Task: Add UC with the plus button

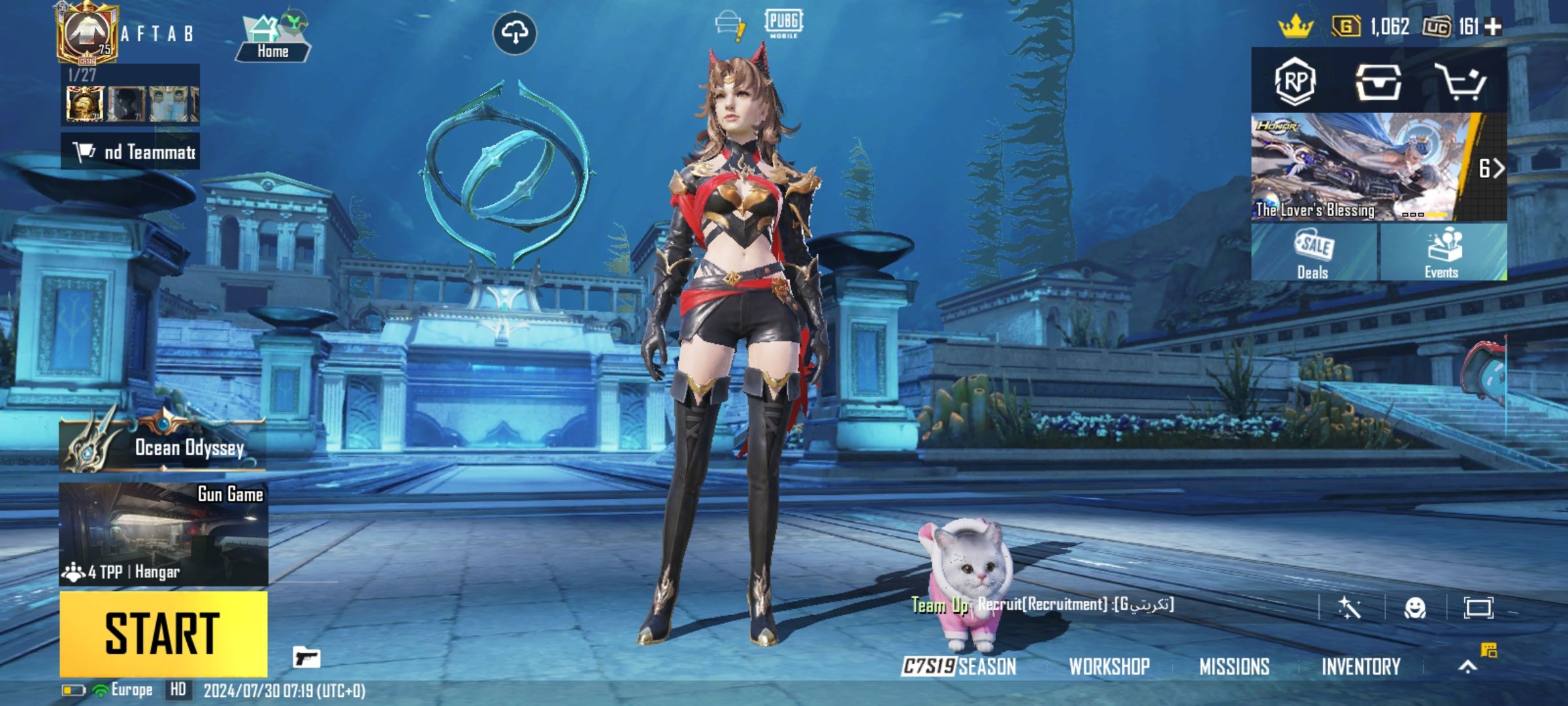Action: click(1493, 27)
